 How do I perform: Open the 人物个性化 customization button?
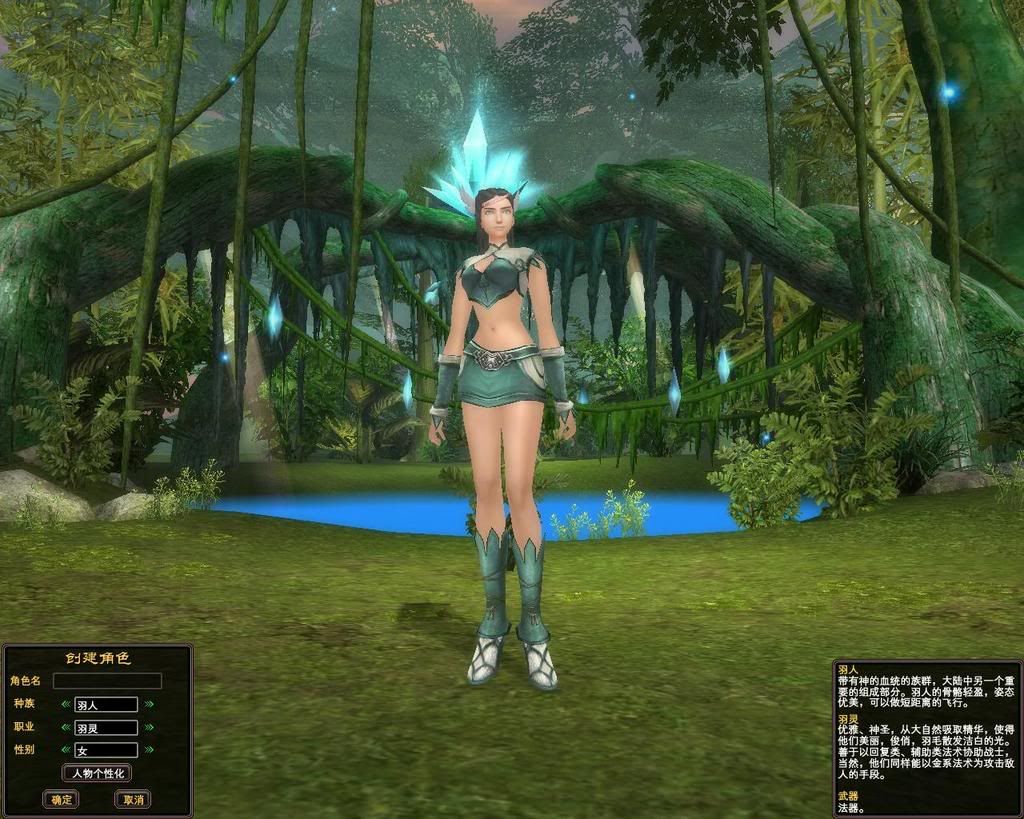pos(97,773)
